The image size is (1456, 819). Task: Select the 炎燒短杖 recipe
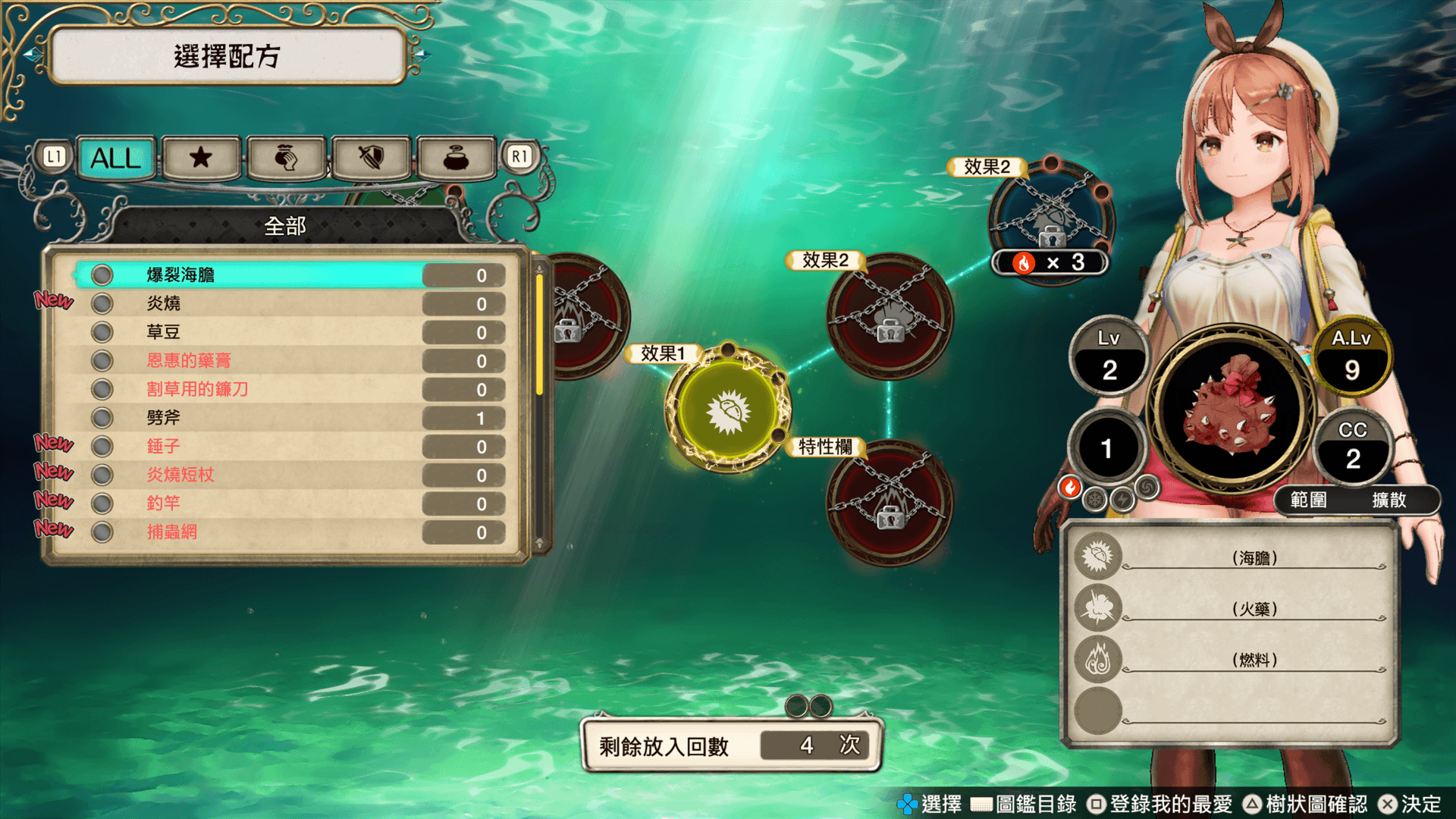[288, 475]
